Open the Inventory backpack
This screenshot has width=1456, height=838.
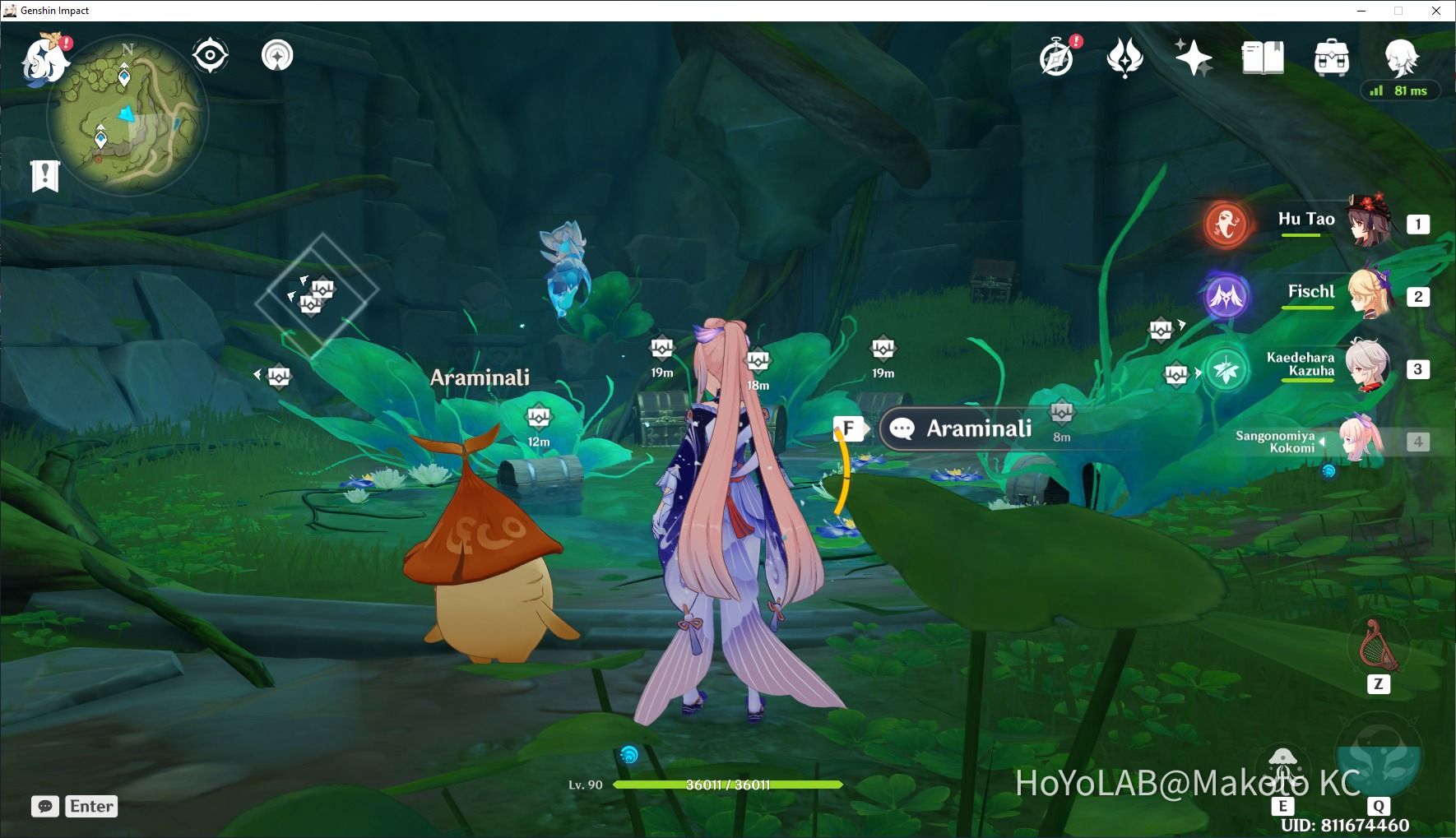tap(1331, 58)
